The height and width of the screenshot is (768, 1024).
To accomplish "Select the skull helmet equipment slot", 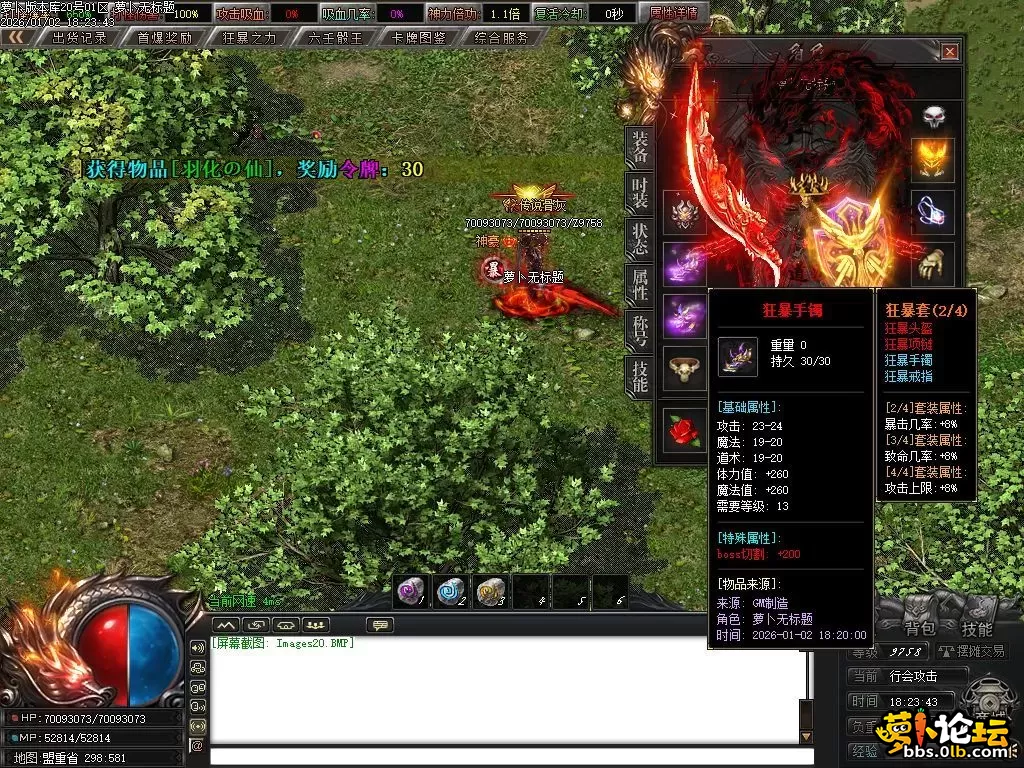I will (x=933, y=117).
